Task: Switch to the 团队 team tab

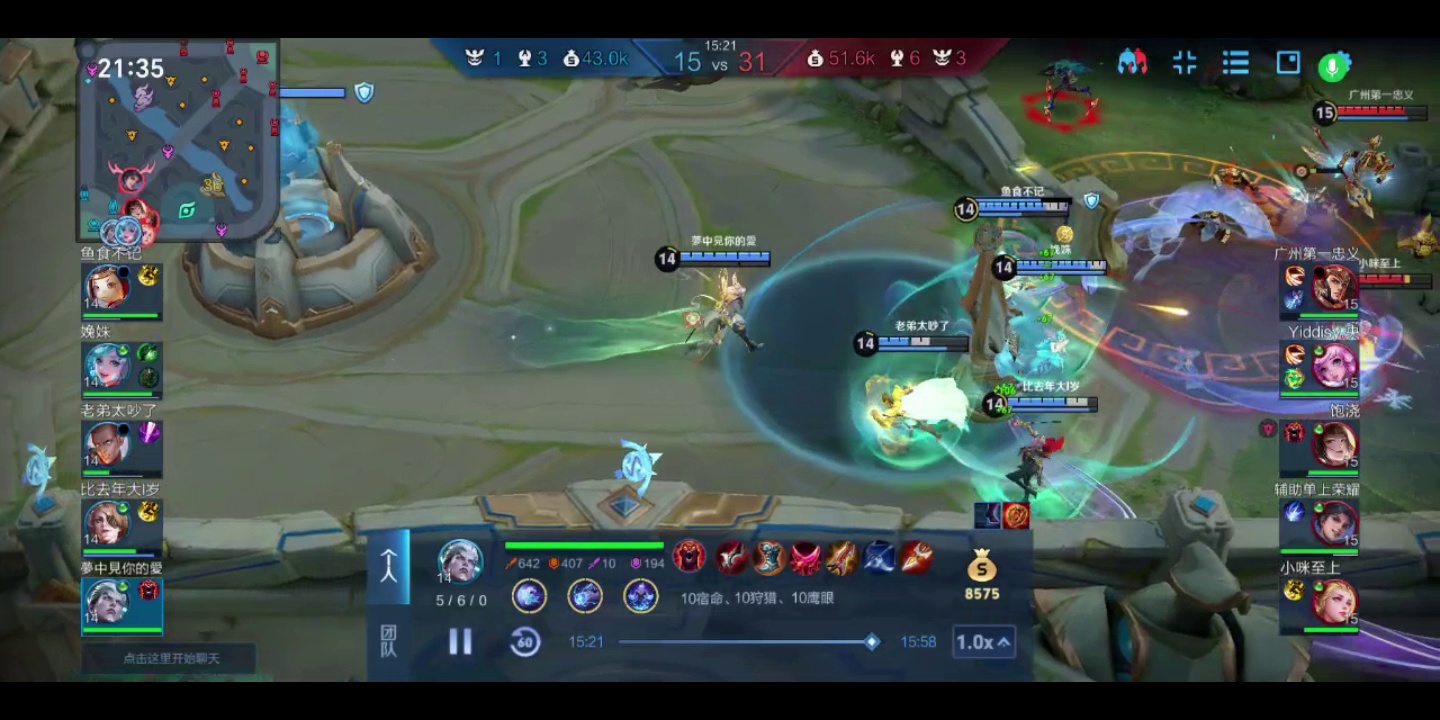Action: [388, 641]
